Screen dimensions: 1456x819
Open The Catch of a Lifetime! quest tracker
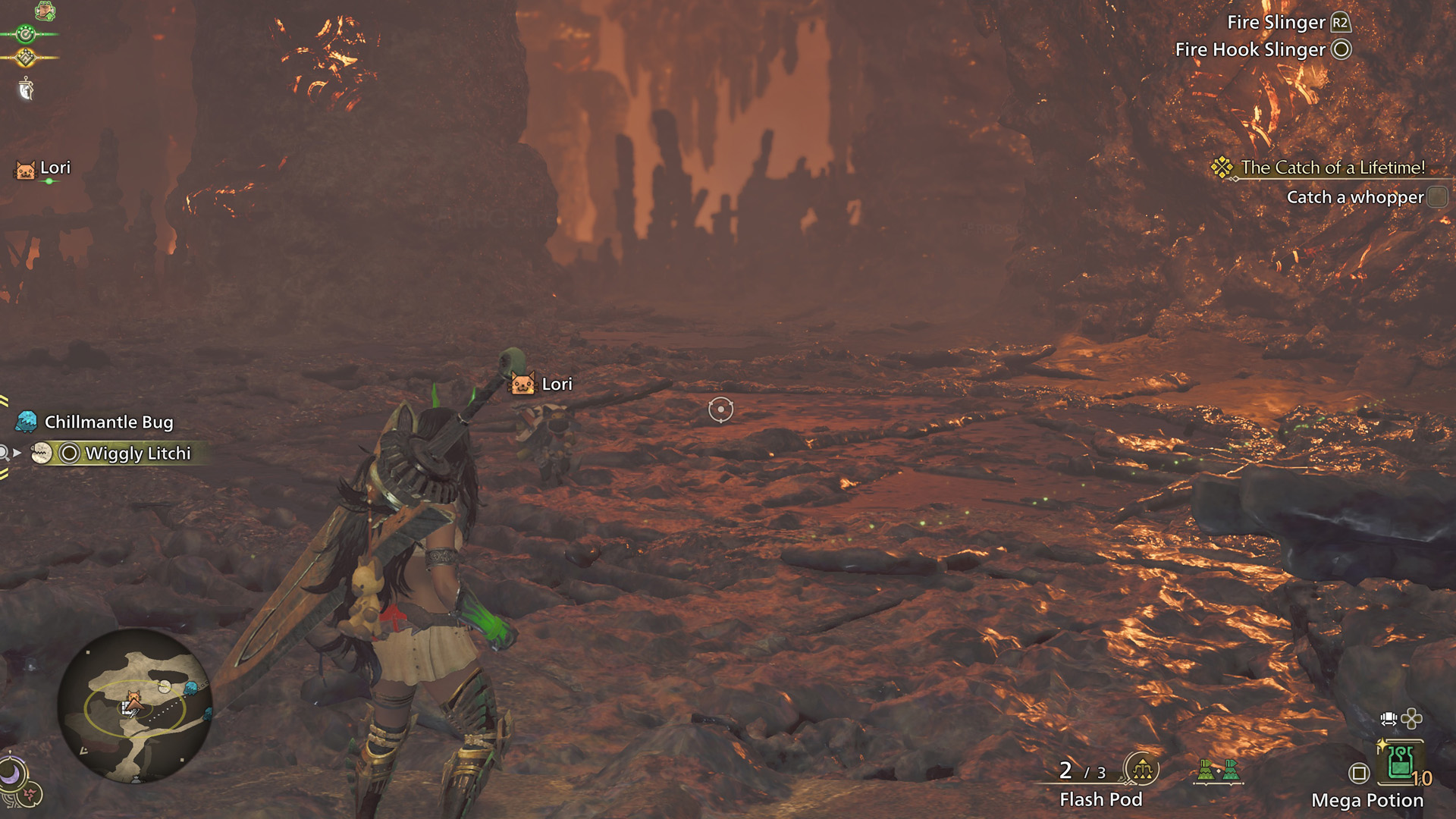pyautogui.click(x=1332, y=168)
